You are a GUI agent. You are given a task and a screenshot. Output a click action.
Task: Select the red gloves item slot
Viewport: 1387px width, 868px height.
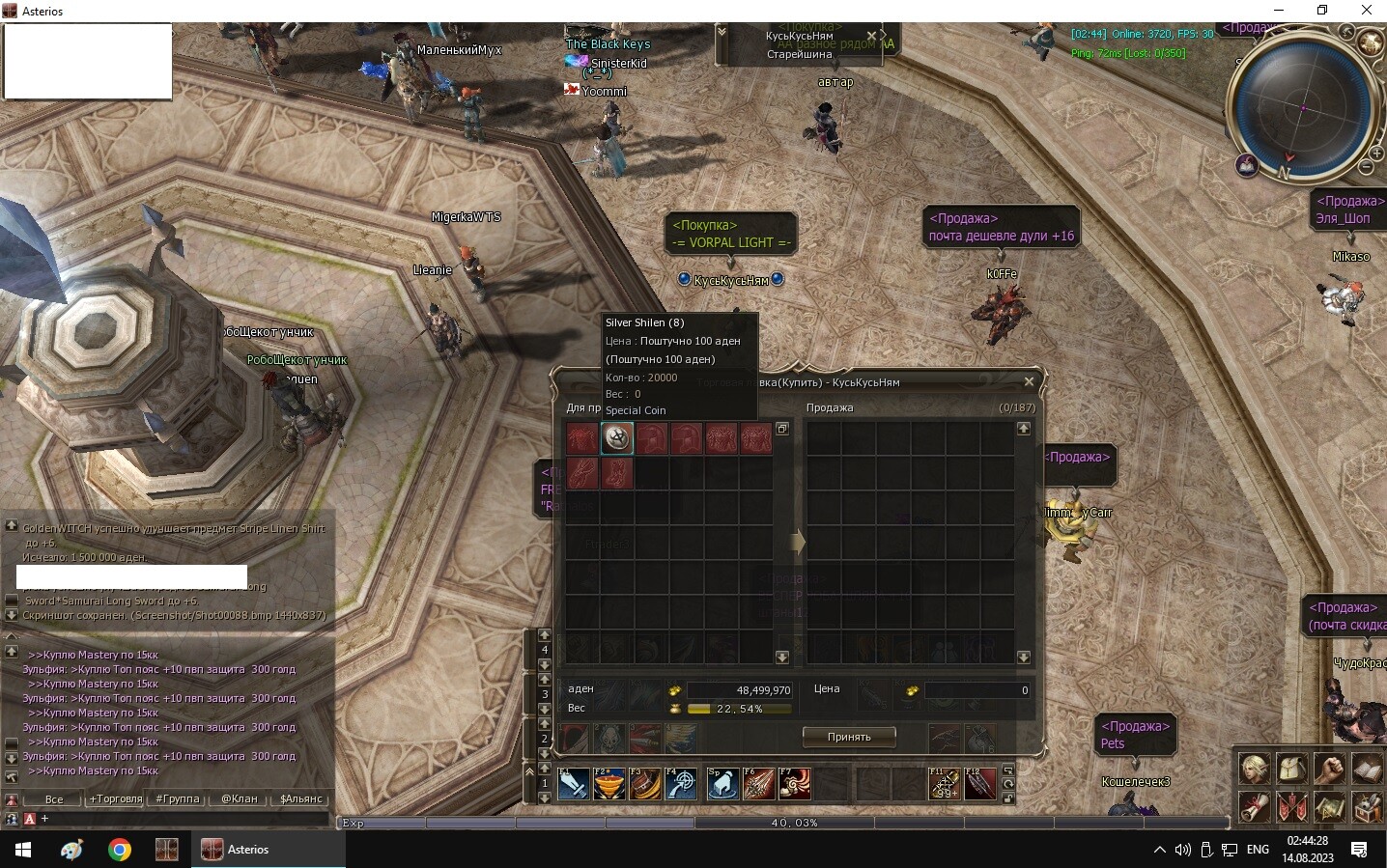coord(581,473)
